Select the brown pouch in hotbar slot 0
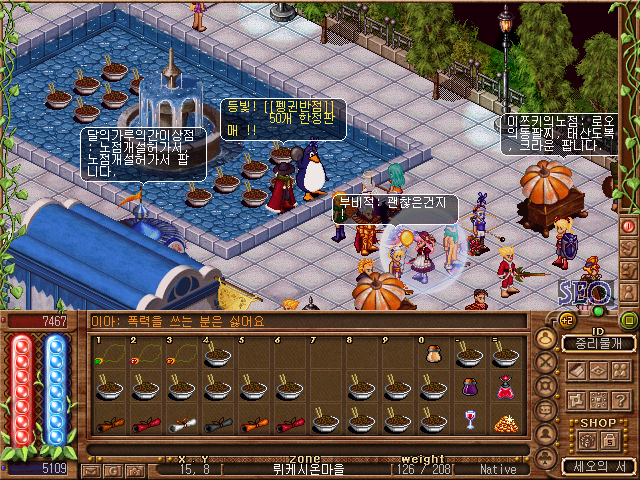 [433, 353]
